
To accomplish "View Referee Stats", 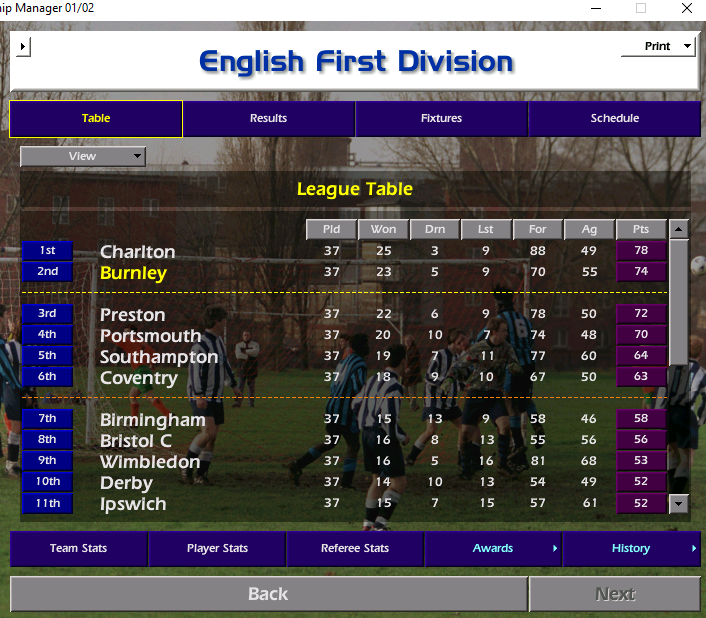I will 355,548.
